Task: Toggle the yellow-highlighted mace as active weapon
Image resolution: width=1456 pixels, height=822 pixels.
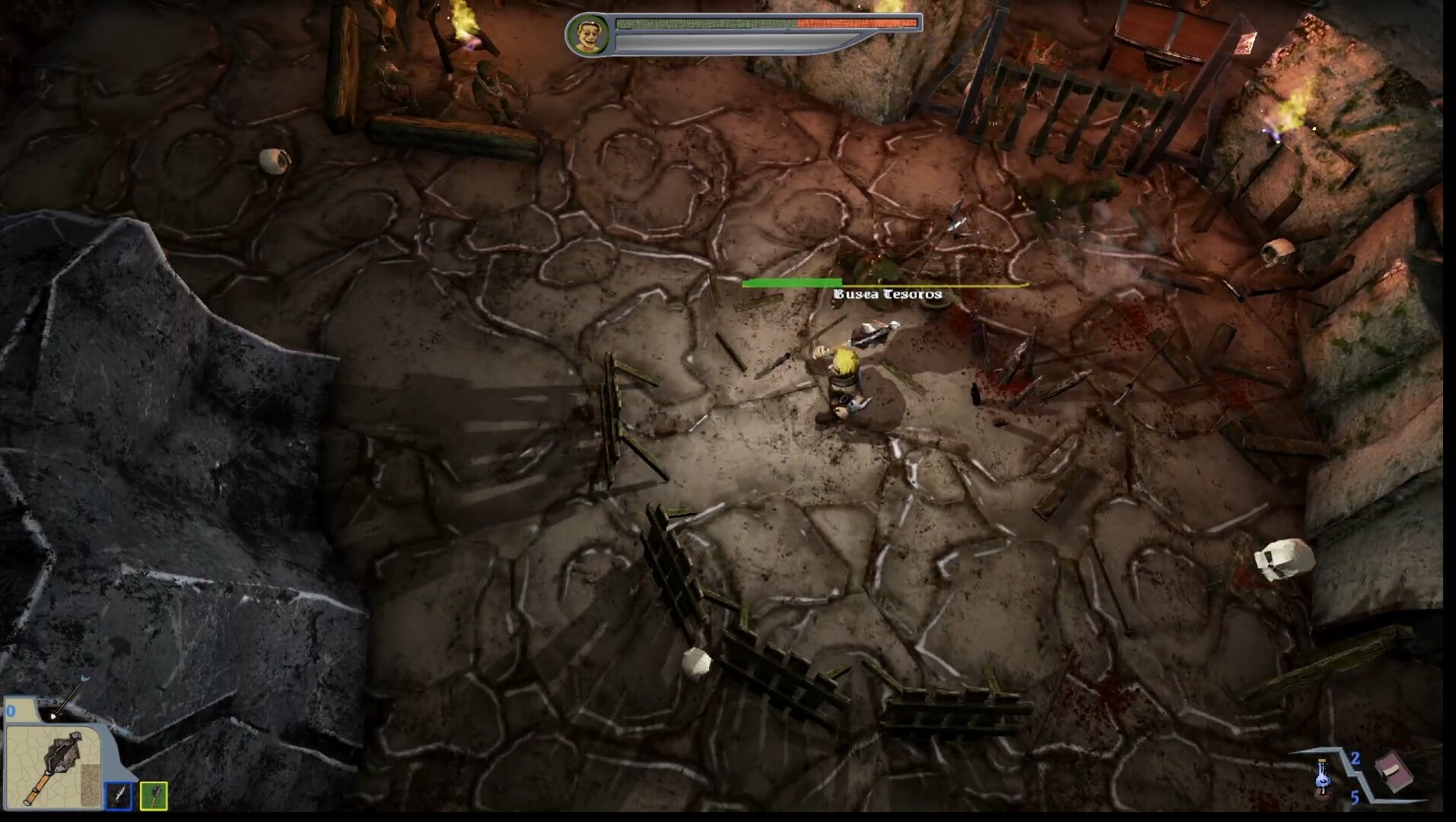Action: (154, 797)
